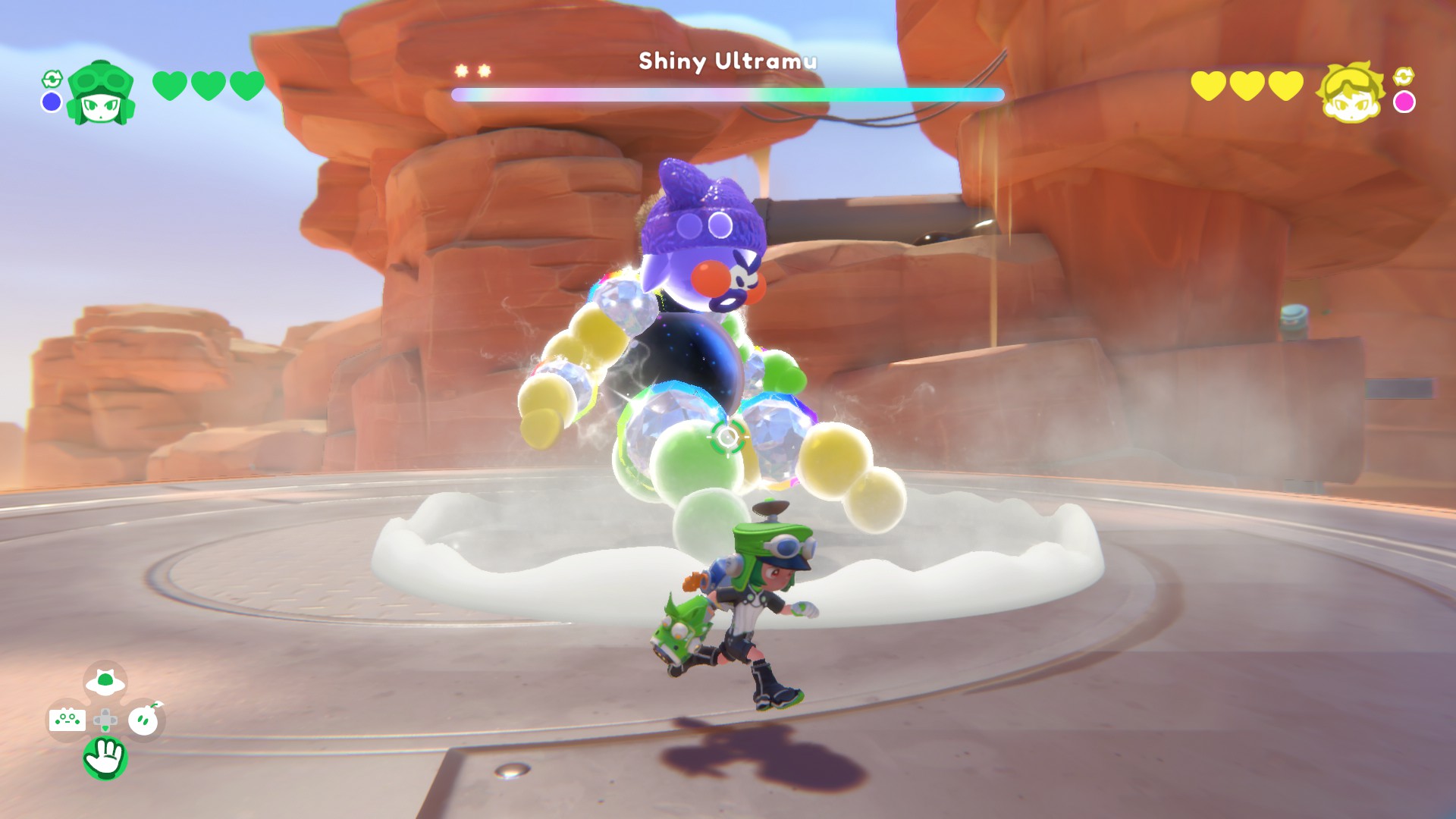Click the yellow spiky-haired player portrait
The height and width of the screenshot is (819, 1456).
(1351, 91)
